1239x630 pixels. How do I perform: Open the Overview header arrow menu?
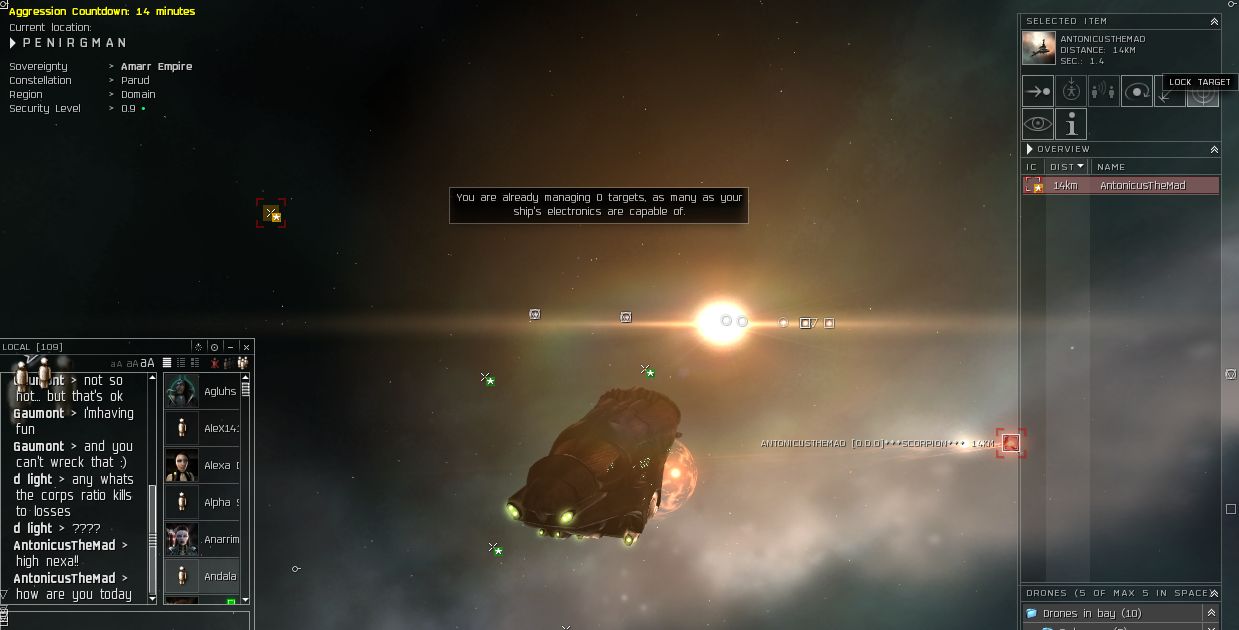(x=1030, y=149)
